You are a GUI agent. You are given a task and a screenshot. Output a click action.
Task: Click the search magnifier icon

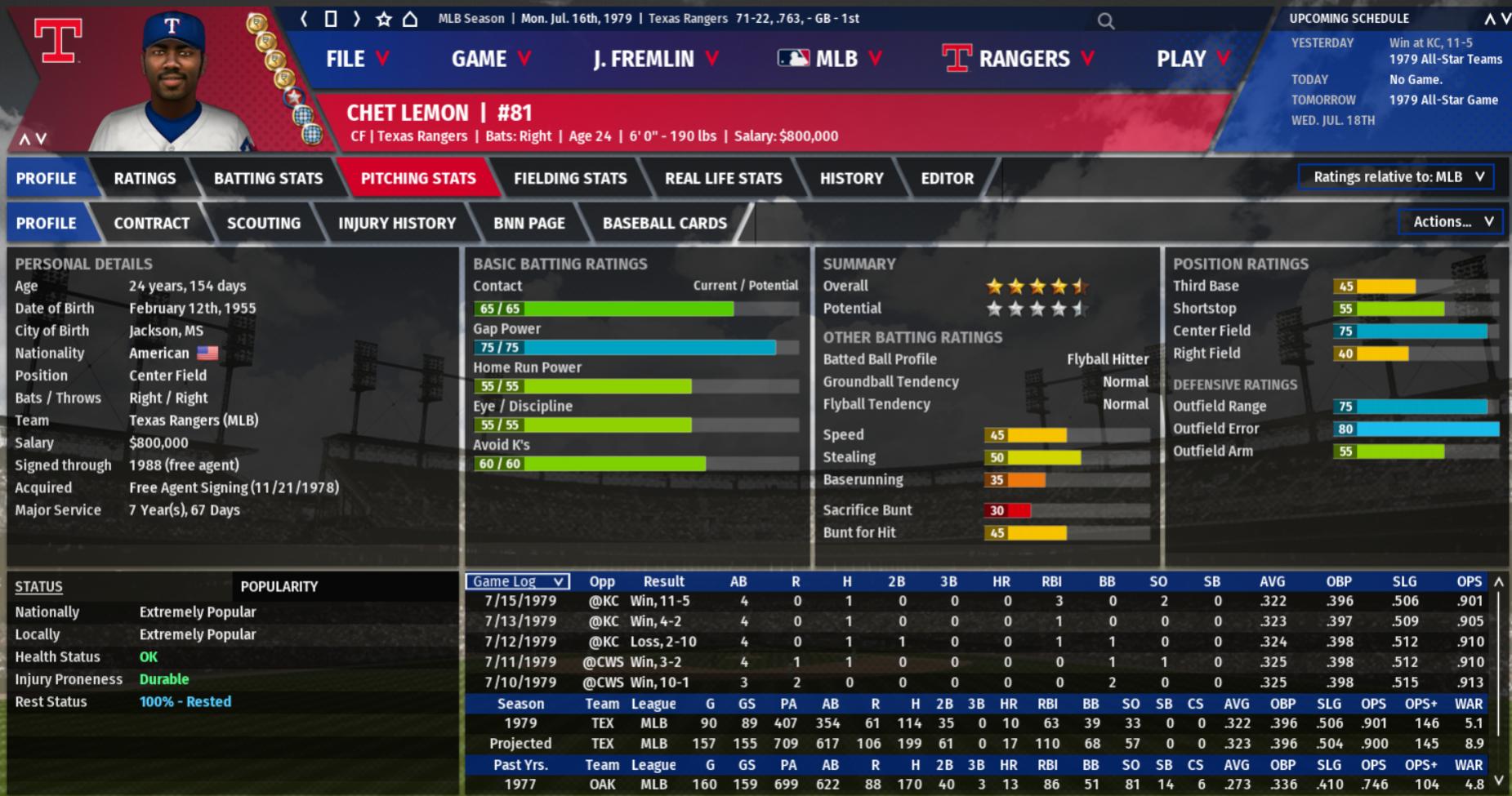(x=1105, y=21)
